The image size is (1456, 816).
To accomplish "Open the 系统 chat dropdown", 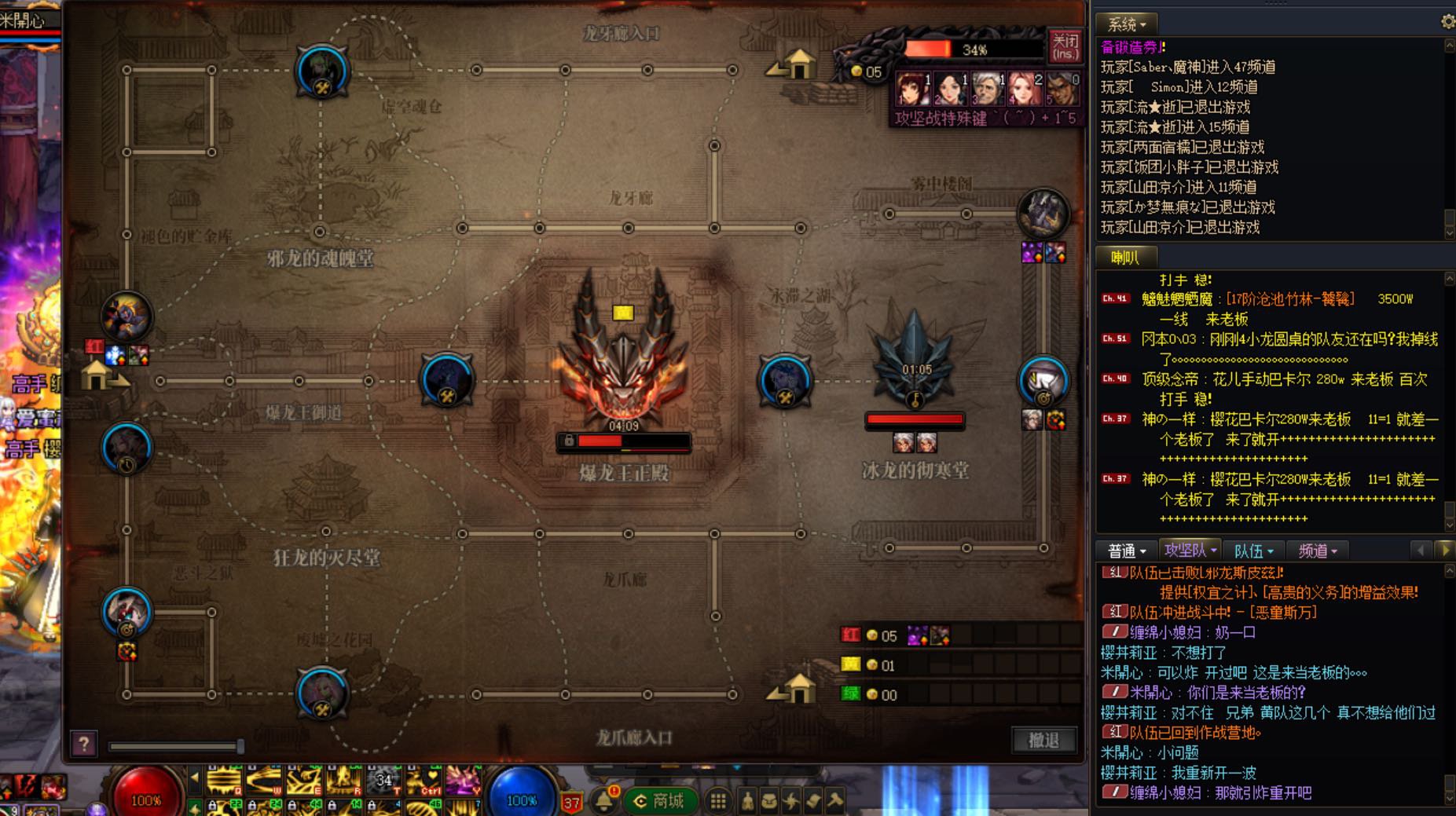I will 1126,24.
